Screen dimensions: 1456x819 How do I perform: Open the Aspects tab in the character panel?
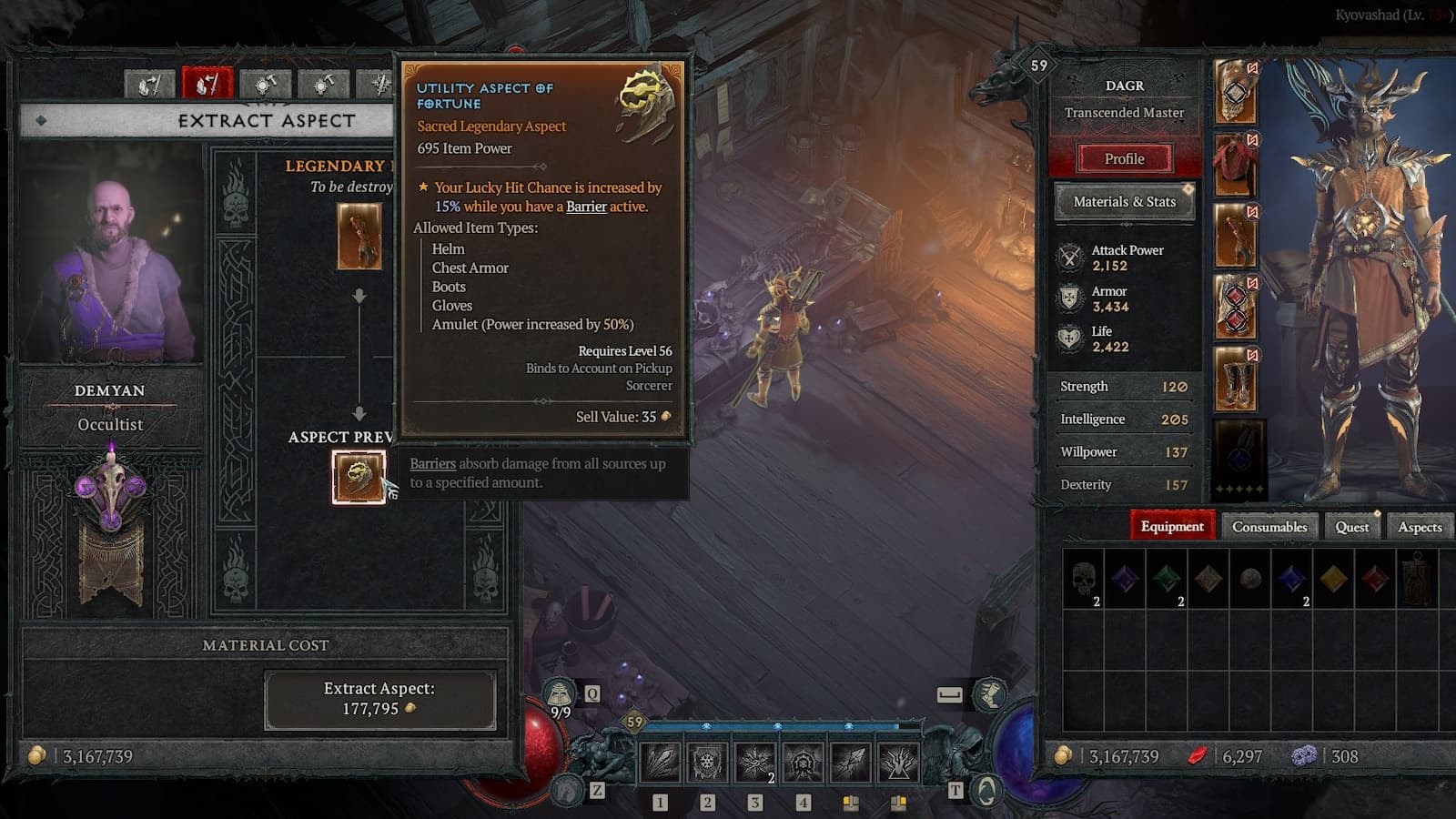point(1420,527)
